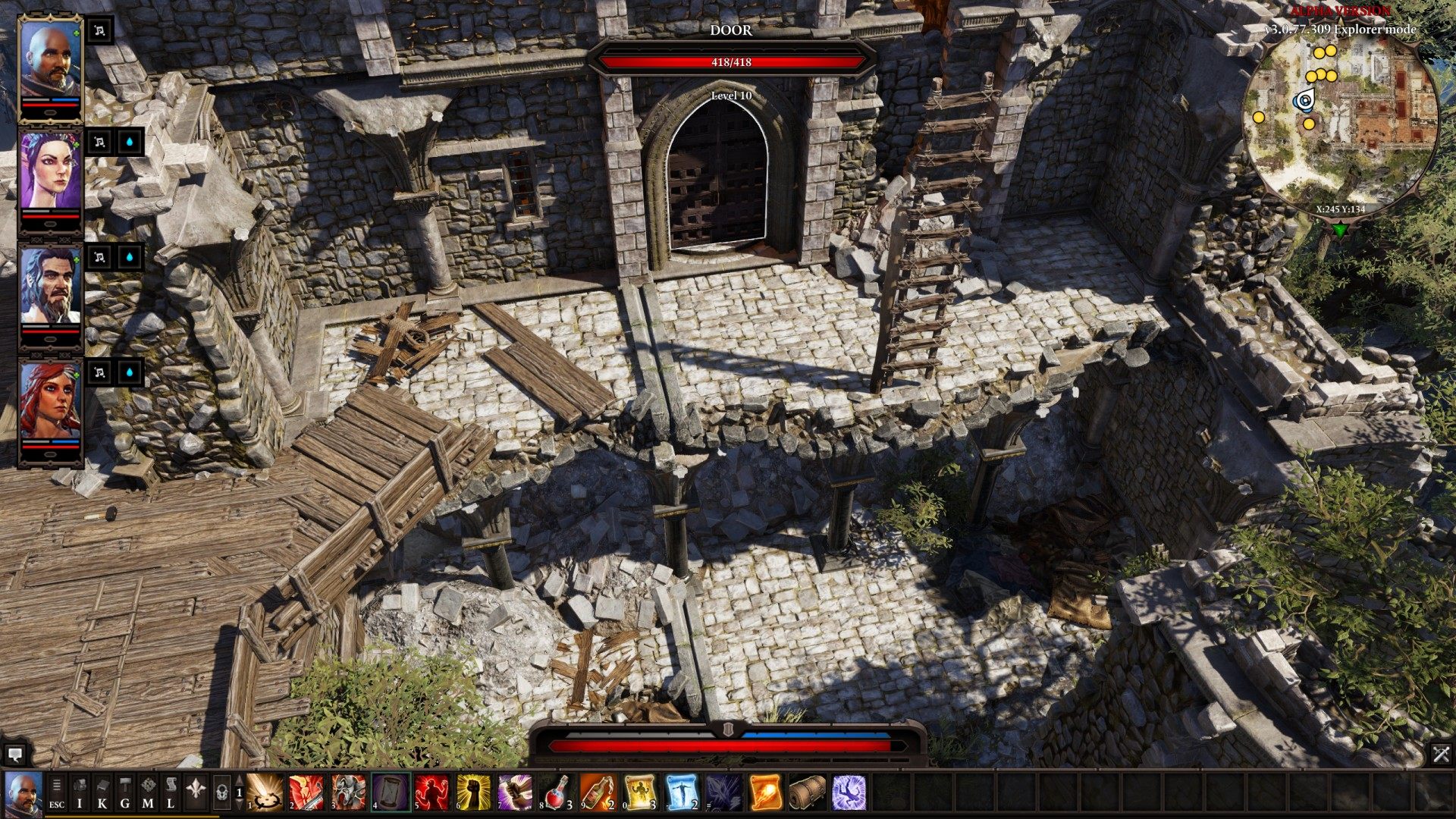Open the skills book K button

click(x=102, y=793)
